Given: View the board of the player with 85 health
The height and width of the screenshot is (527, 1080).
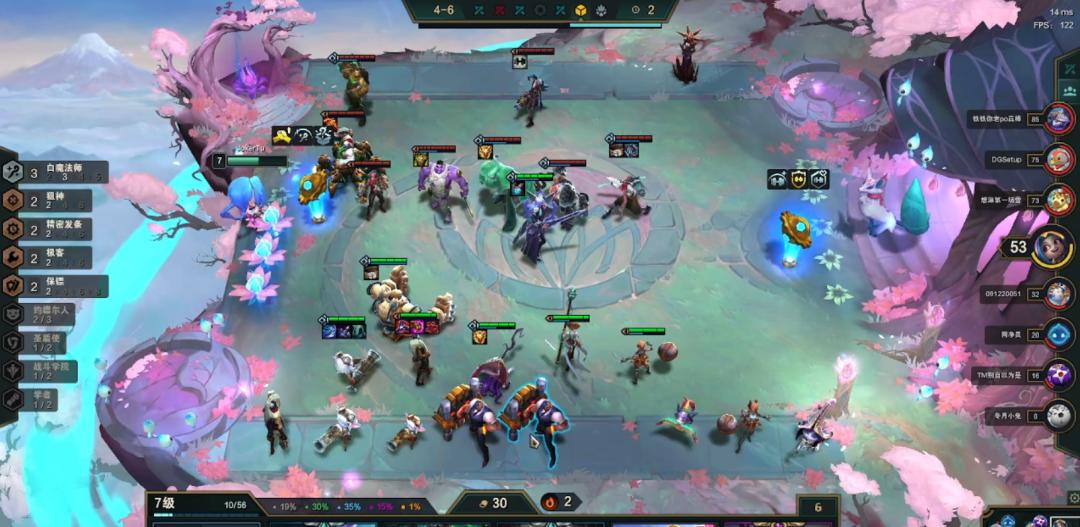Looking at the screenshot, I should [1059, 119].
